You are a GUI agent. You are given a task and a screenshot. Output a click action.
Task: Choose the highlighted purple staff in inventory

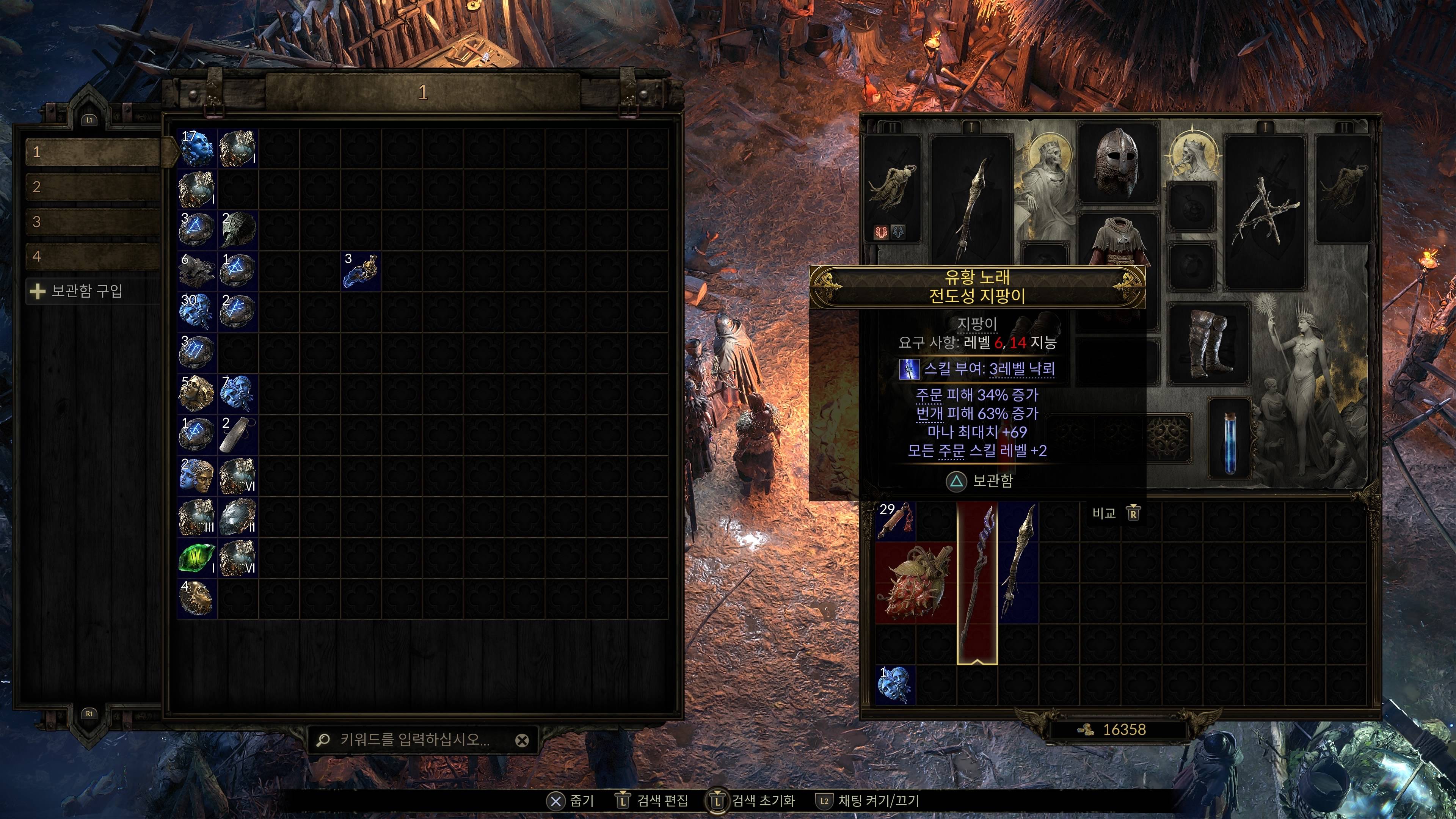point(977,582)
